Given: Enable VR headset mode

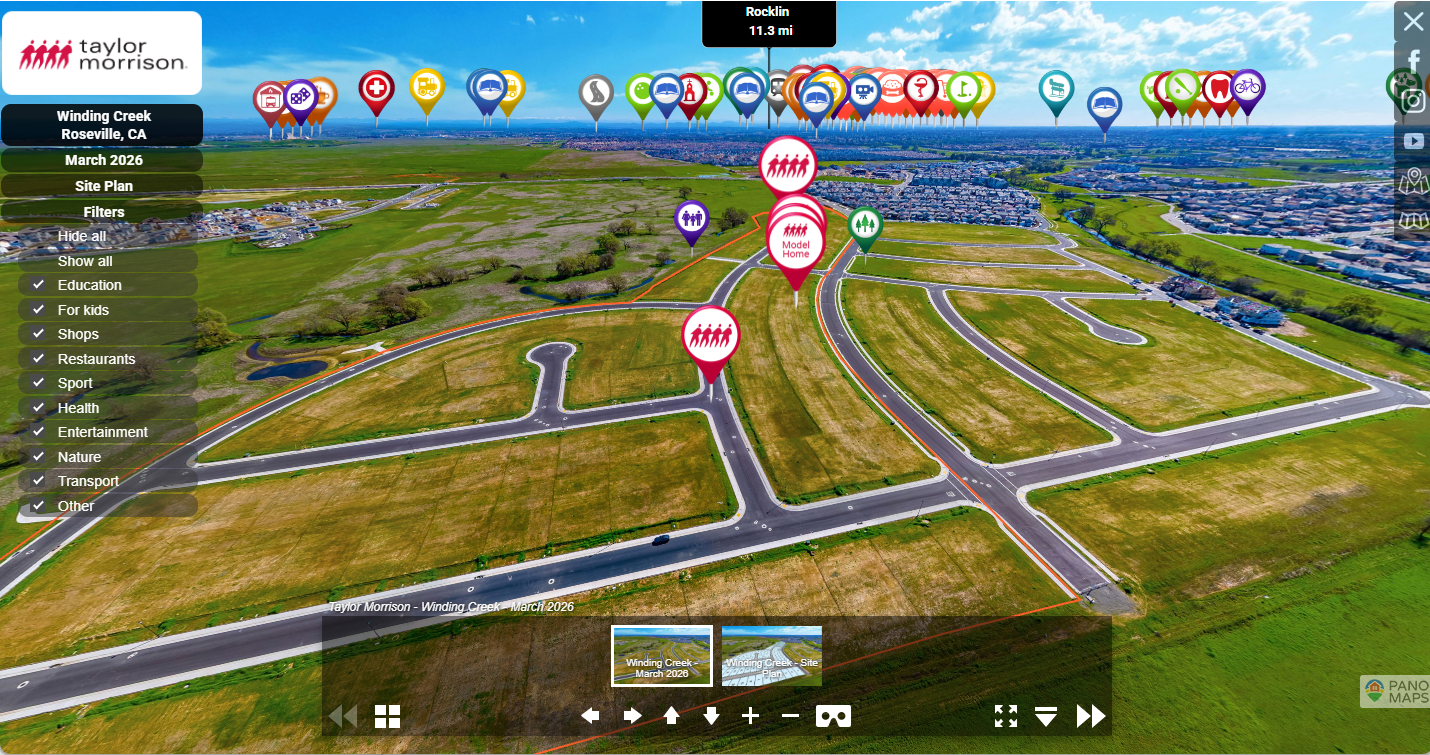Looking at the screenshot, I should pyautogui.click(x=834, y=716).
